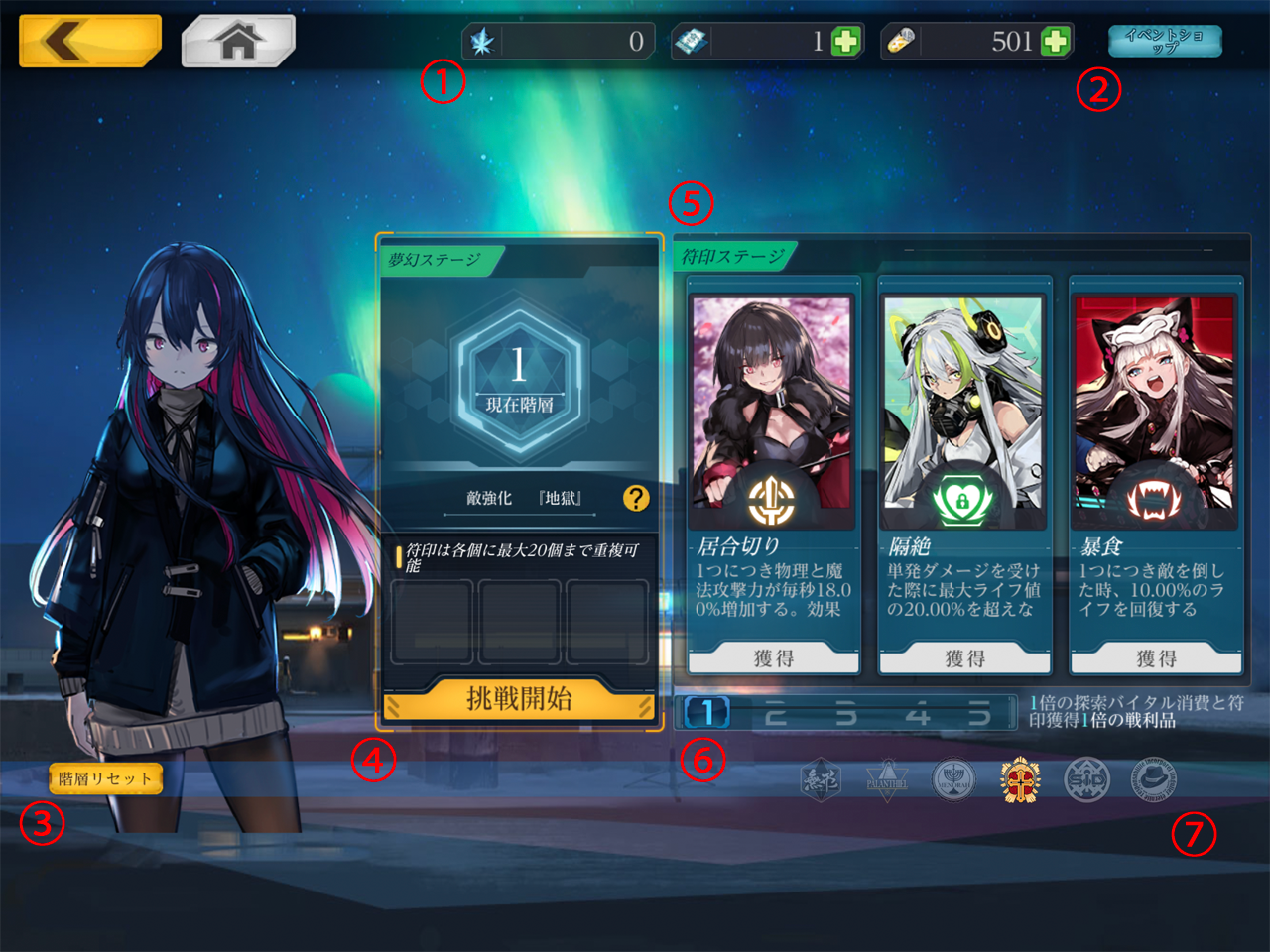The image size is (1270, 952).
Task: Choose the Menorah faction emblem
Action: (x=953, y=781)
